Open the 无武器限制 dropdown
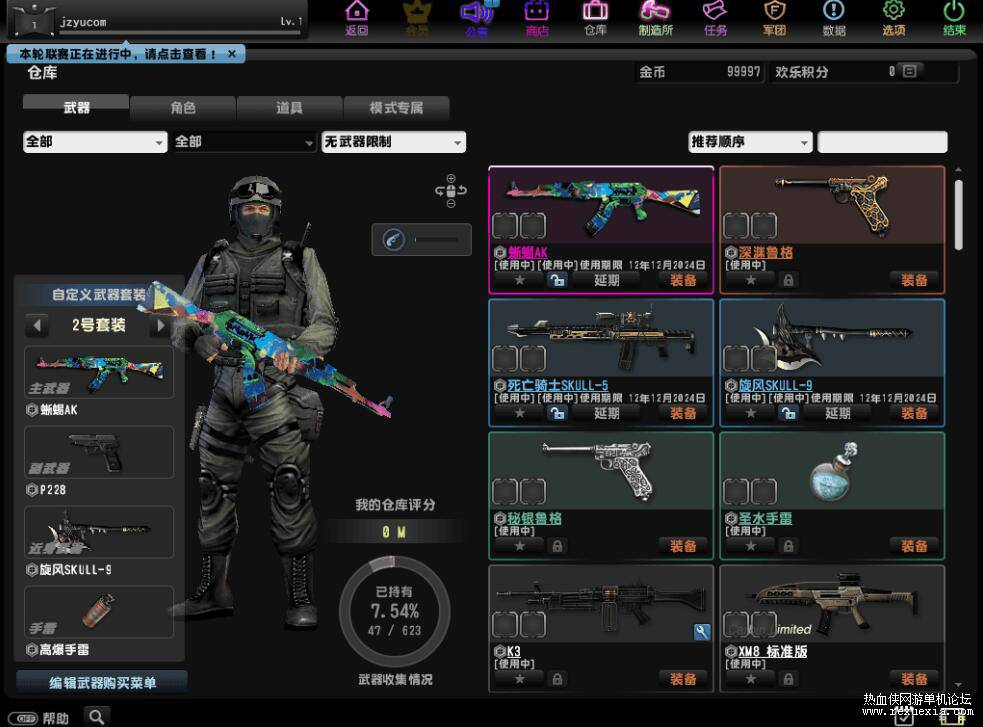Screen dimensions: 983x727 [x=394, y=142]
